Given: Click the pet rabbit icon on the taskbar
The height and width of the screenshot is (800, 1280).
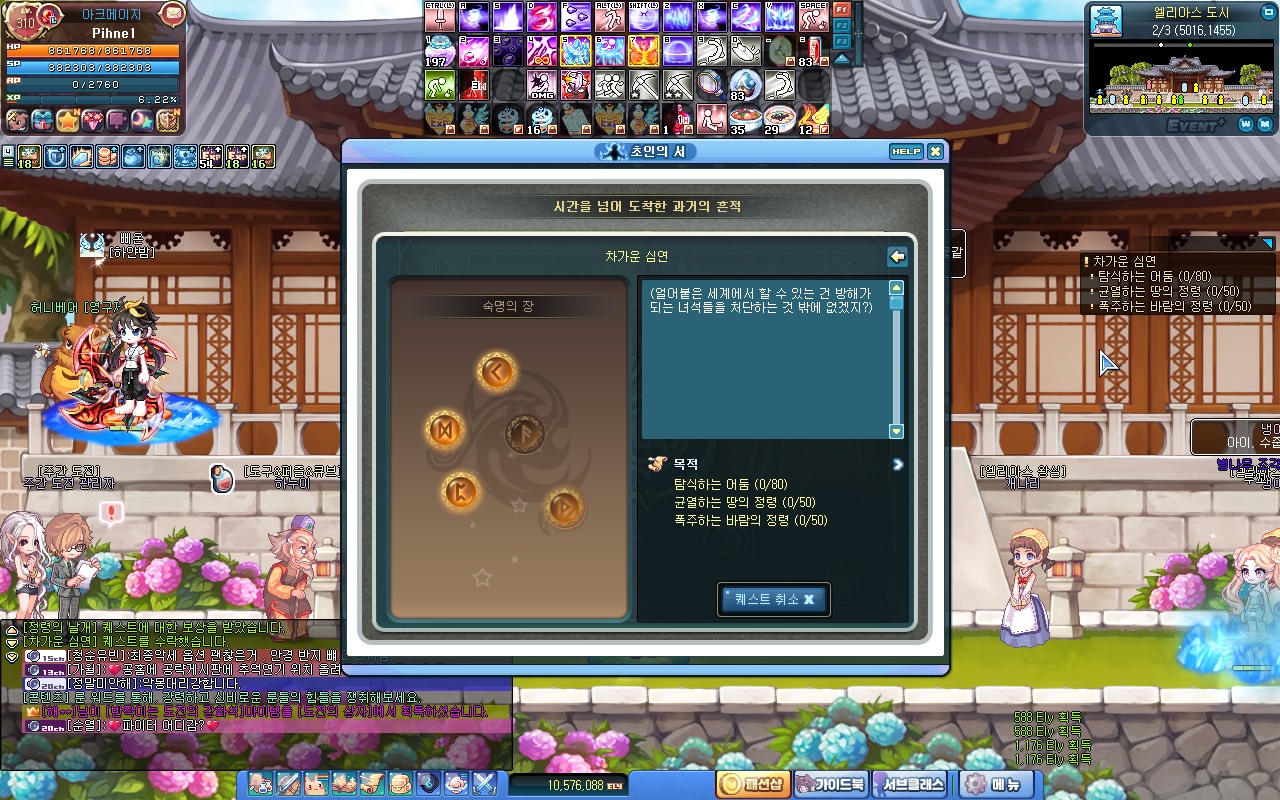Looking at the screenshot, I should coord(315,785).
